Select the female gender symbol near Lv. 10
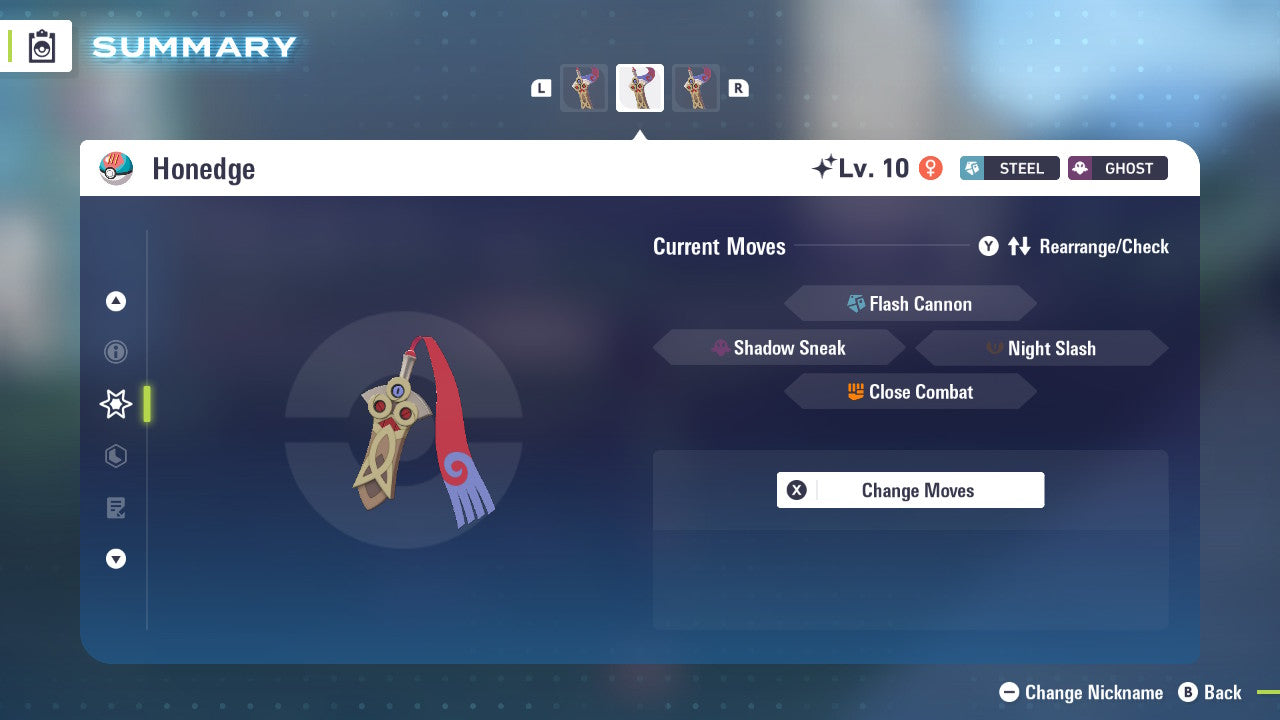 (x=931, y=168)
